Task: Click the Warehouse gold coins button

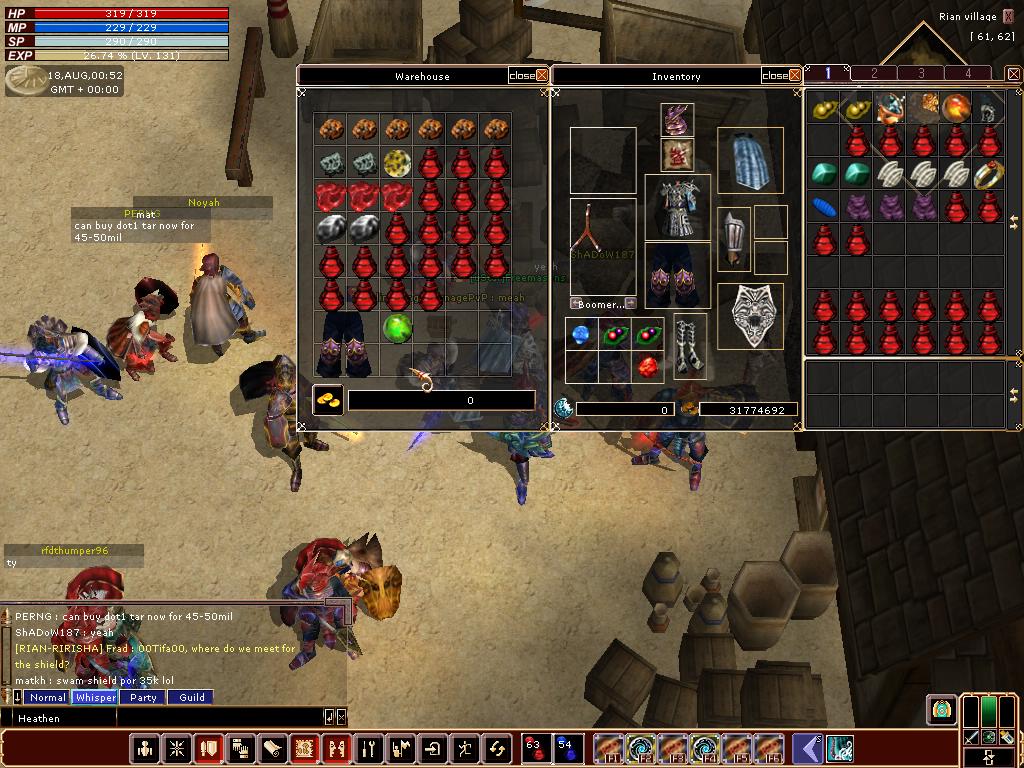Action: [328, 399]
